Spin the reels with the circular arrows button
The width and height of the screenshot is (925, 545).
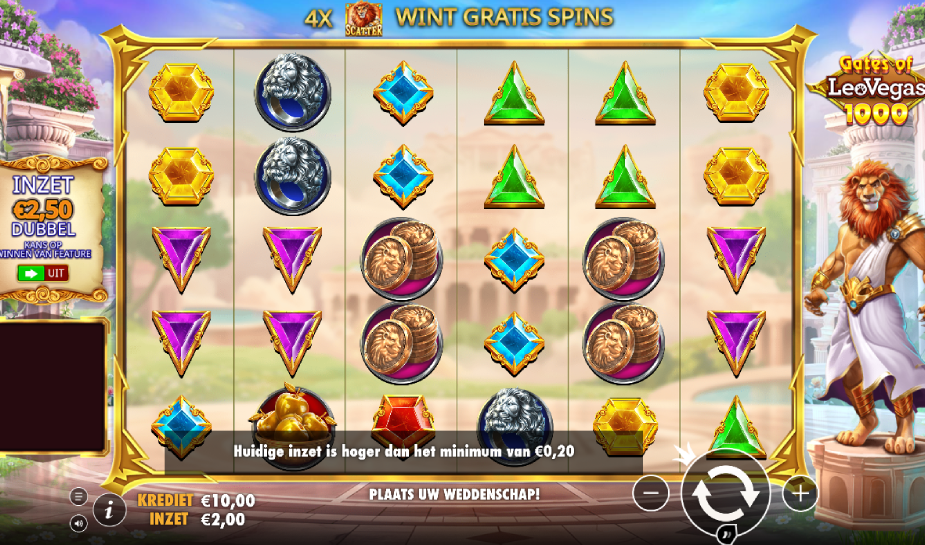pyautogui.click(x=725, y=492)
